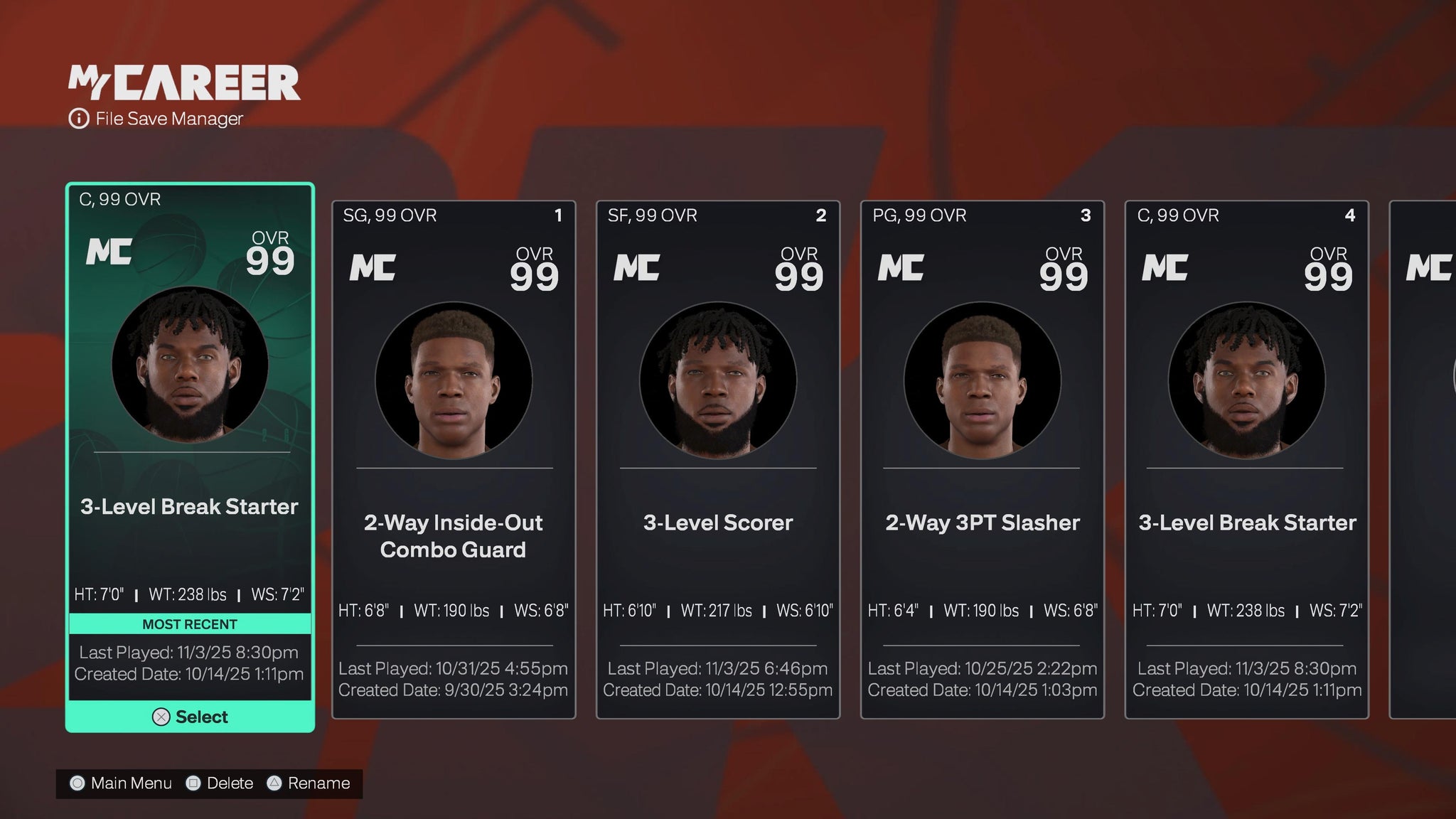
Task: Click the Select button on green card
Action: pos(190,717)
